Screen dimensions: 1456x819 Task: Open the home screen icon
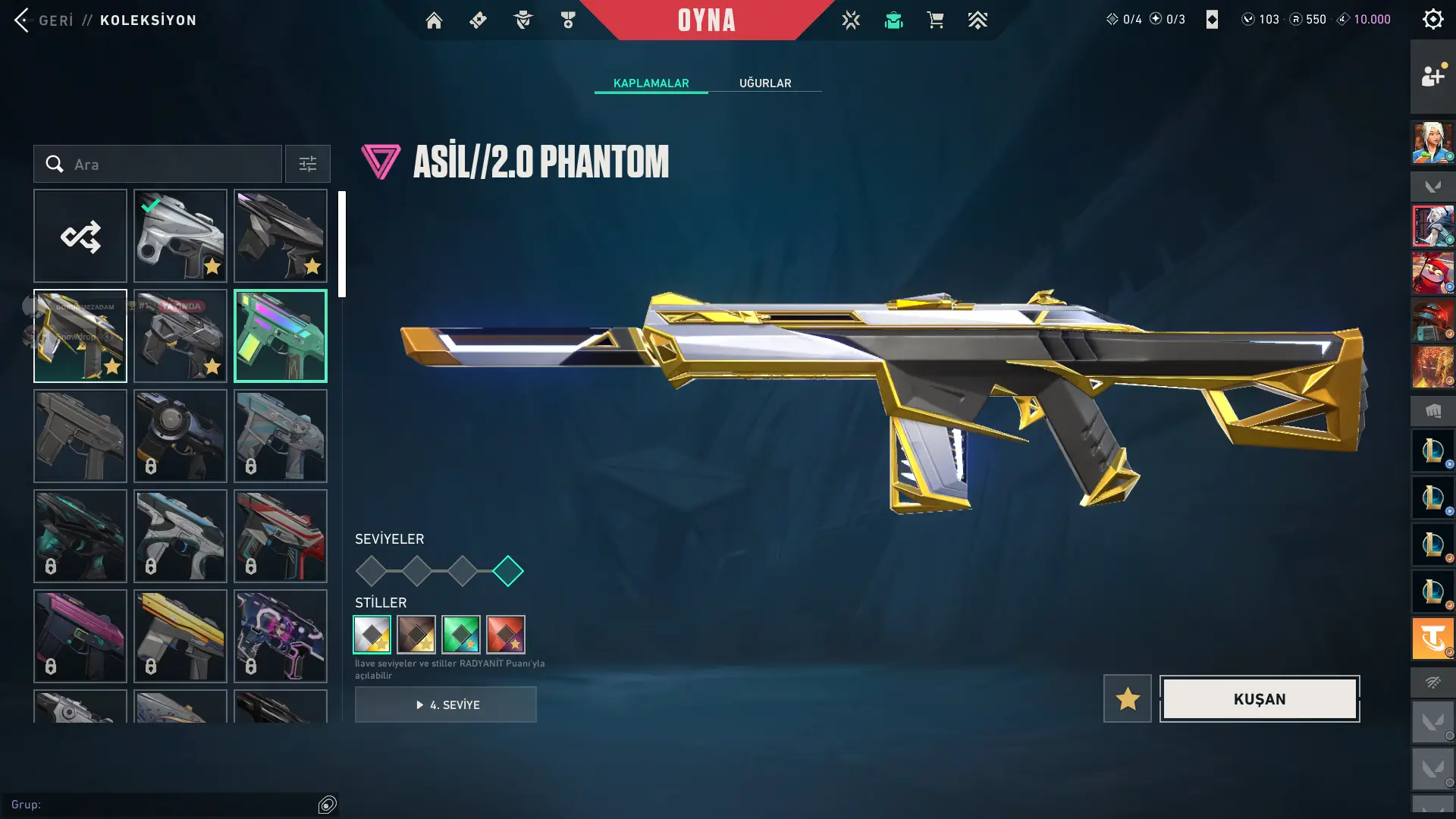coord(434,20)
